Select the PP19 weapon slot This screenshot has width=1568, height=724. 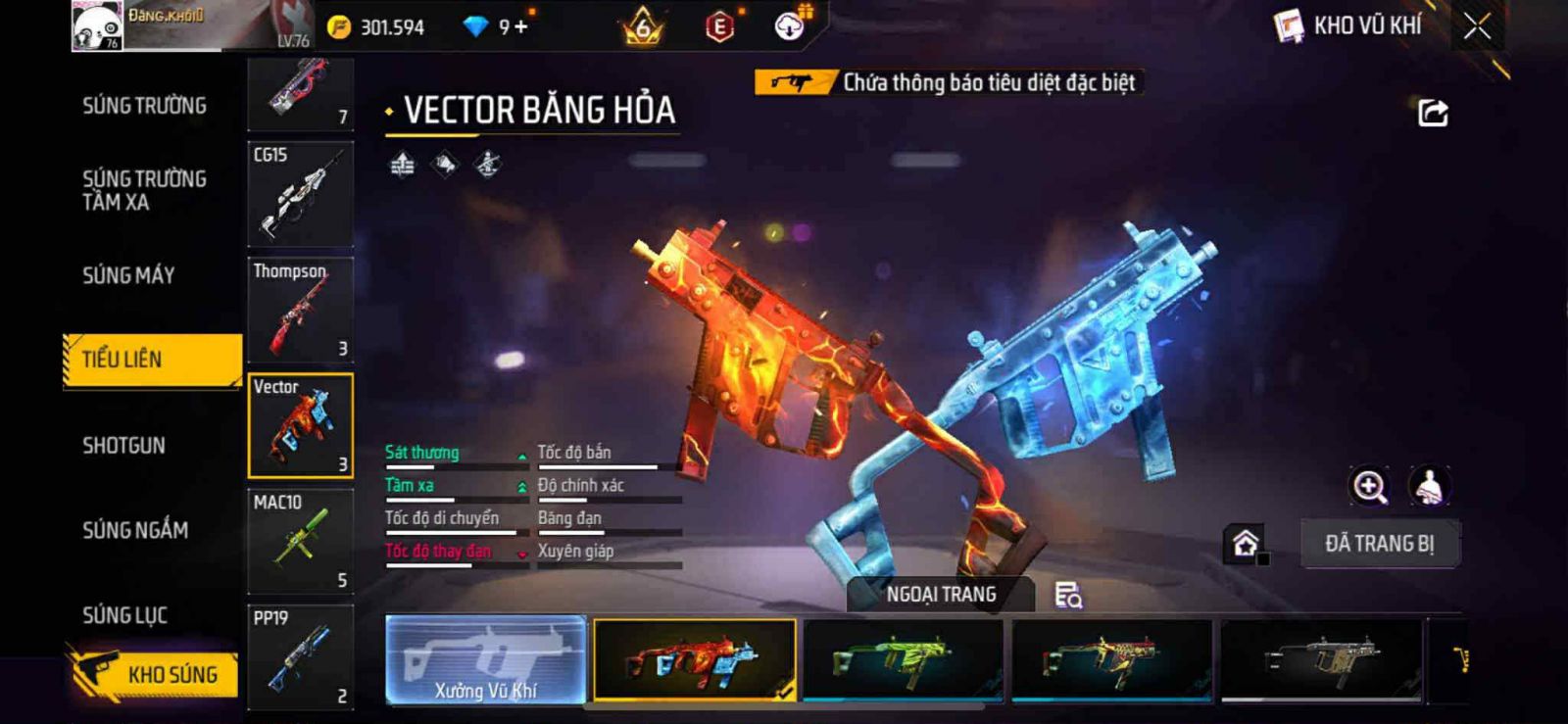pos(300,656)
